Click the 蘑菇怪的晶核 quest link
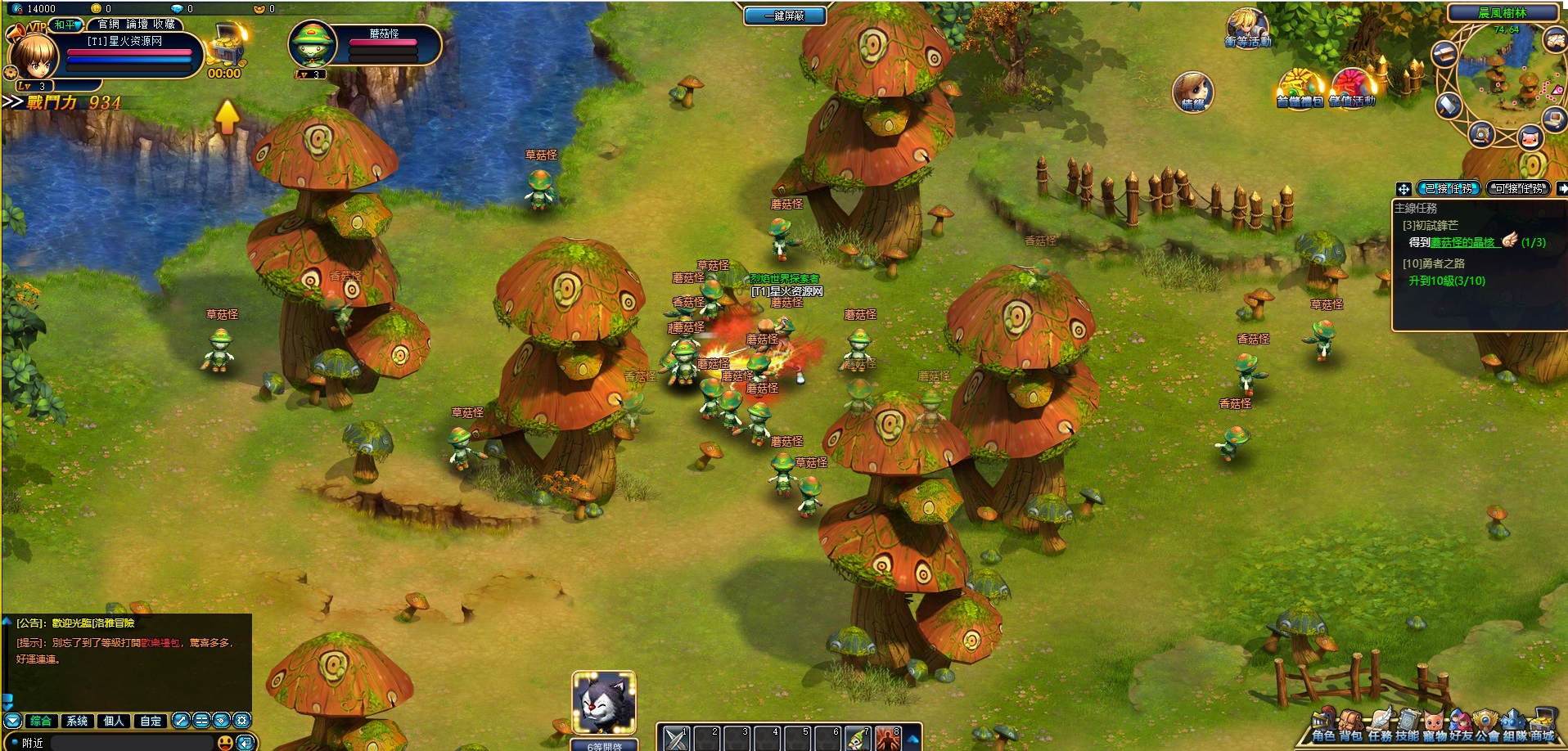Image resolution: width=1568 pixels, height=751 pixels. tap(1462, 242)
